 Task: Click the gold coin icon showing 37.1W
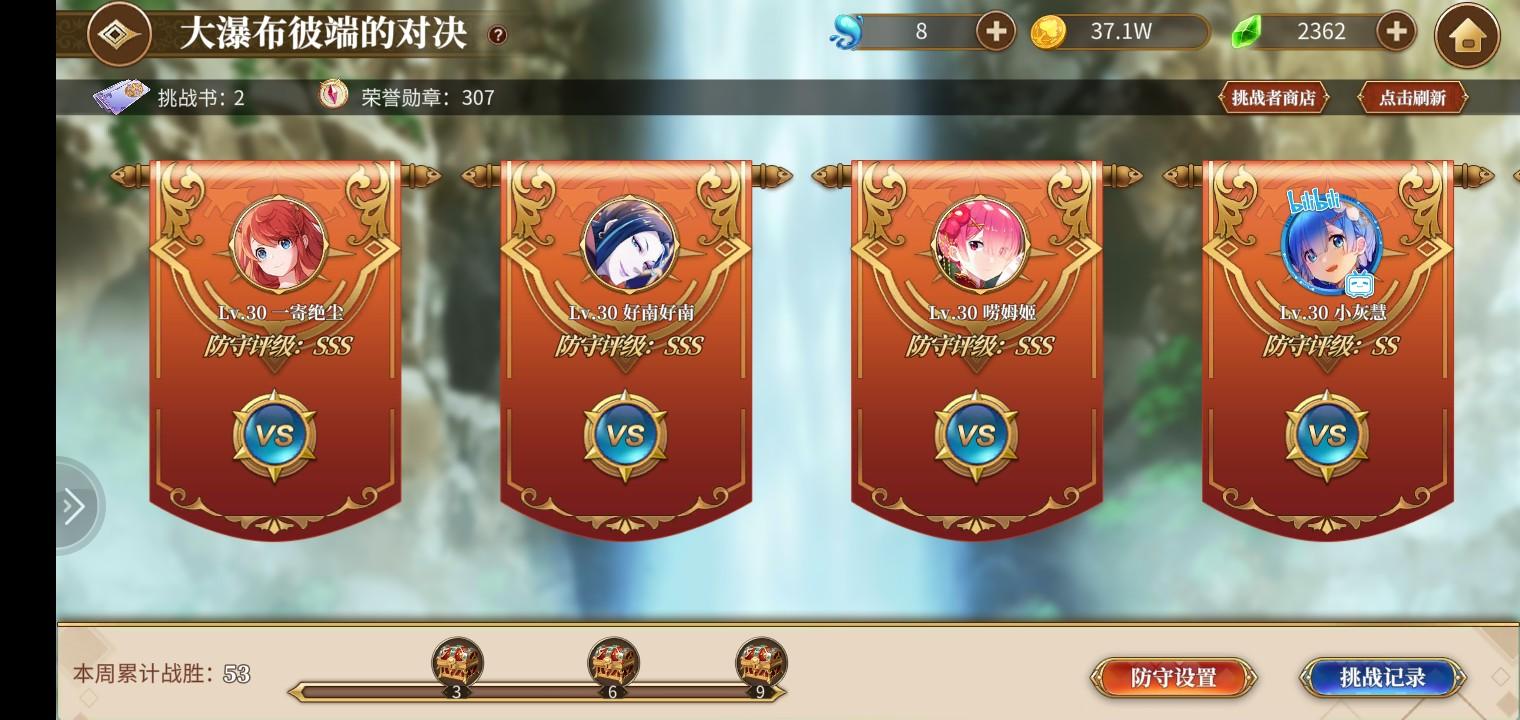[x=1048, y=31]
